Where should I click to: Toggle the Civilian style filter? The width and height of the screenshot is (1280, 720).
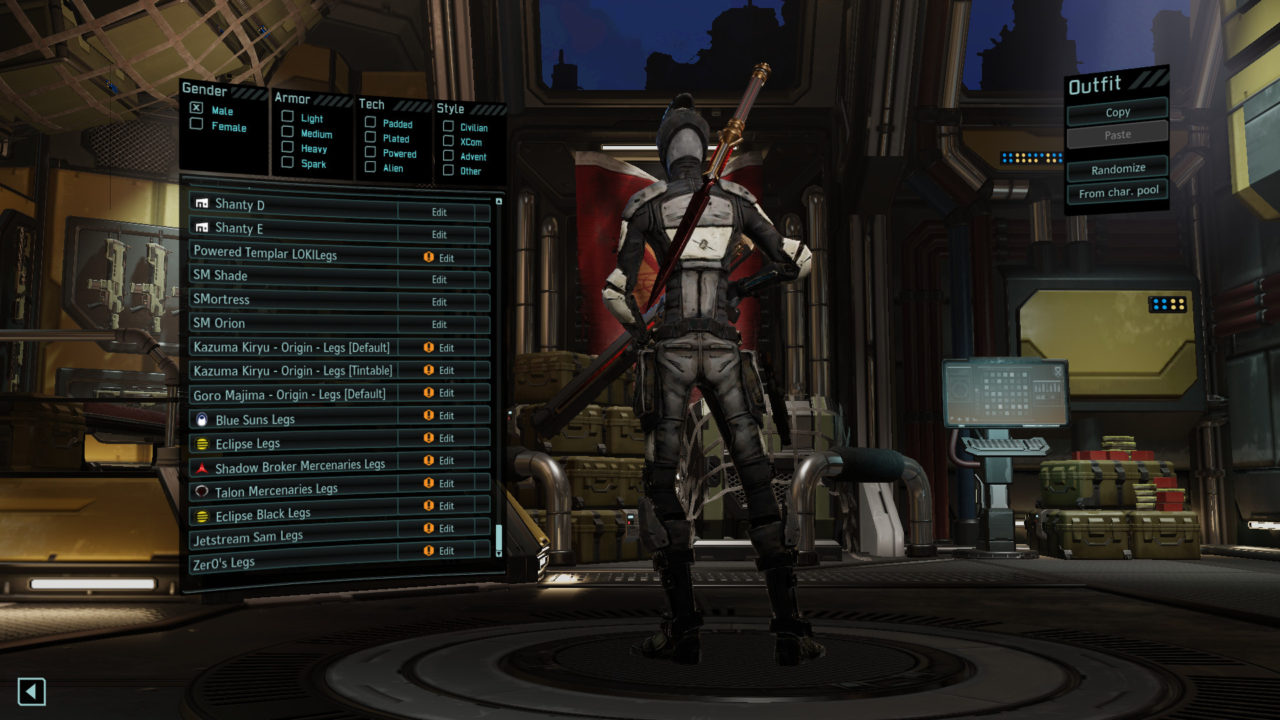point(448,127)
